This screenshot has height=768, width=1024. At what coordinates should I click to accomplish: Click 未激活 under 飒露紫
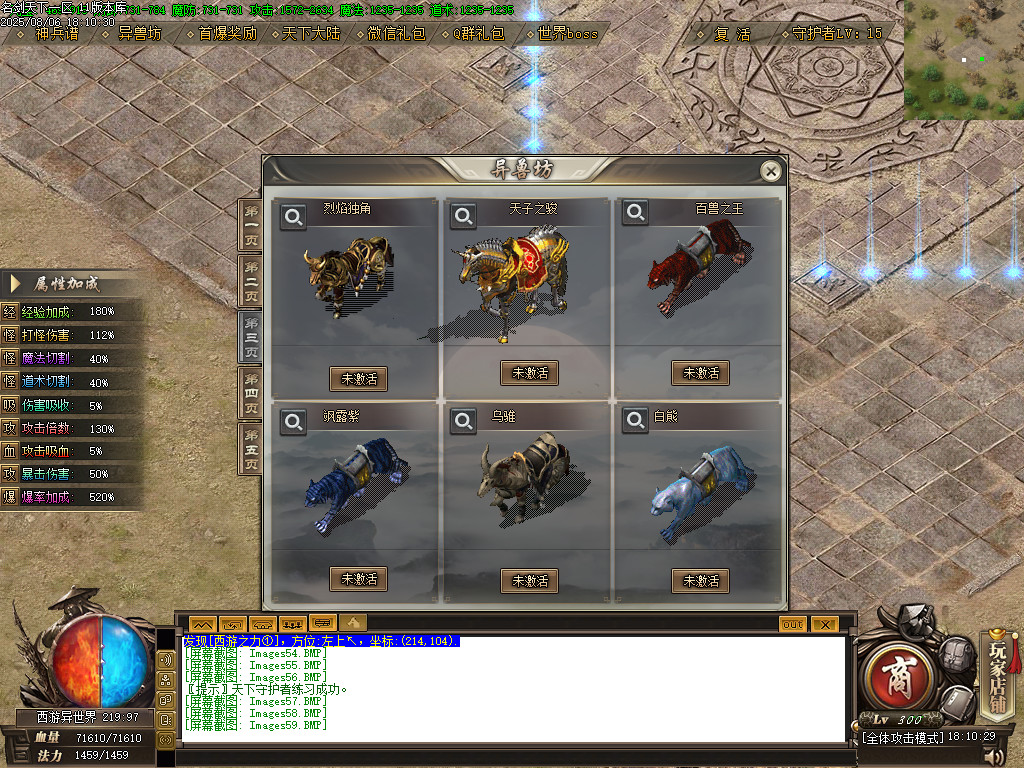click(x=358, y=578)
